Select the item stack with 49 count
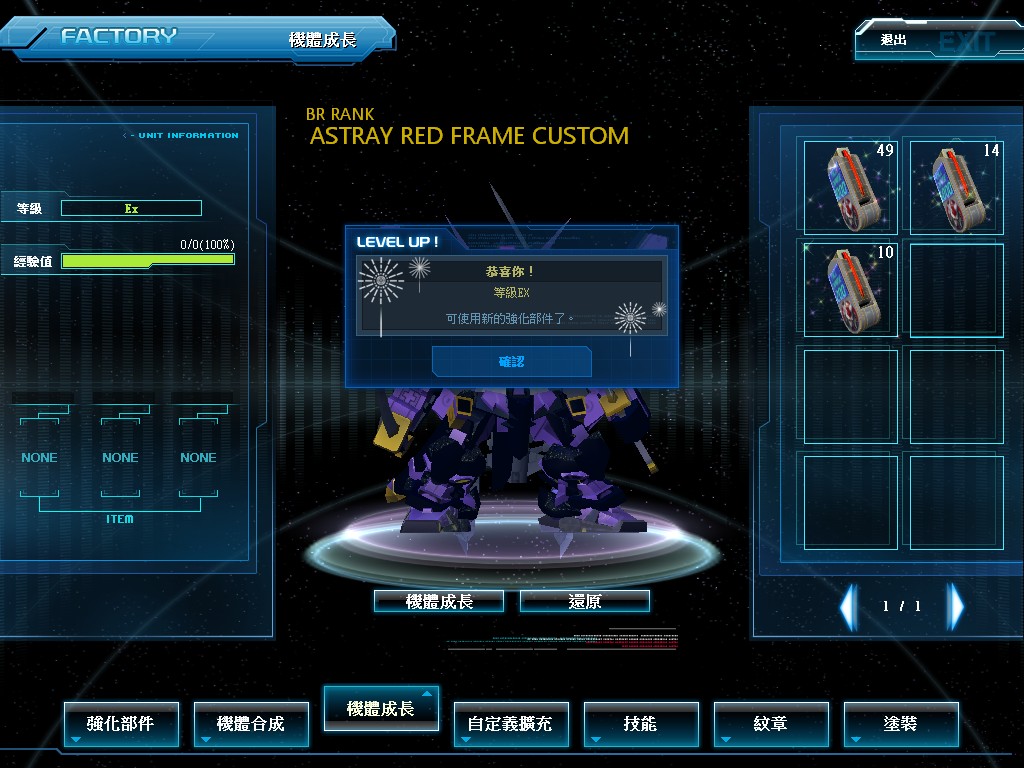 pos(851,187)
